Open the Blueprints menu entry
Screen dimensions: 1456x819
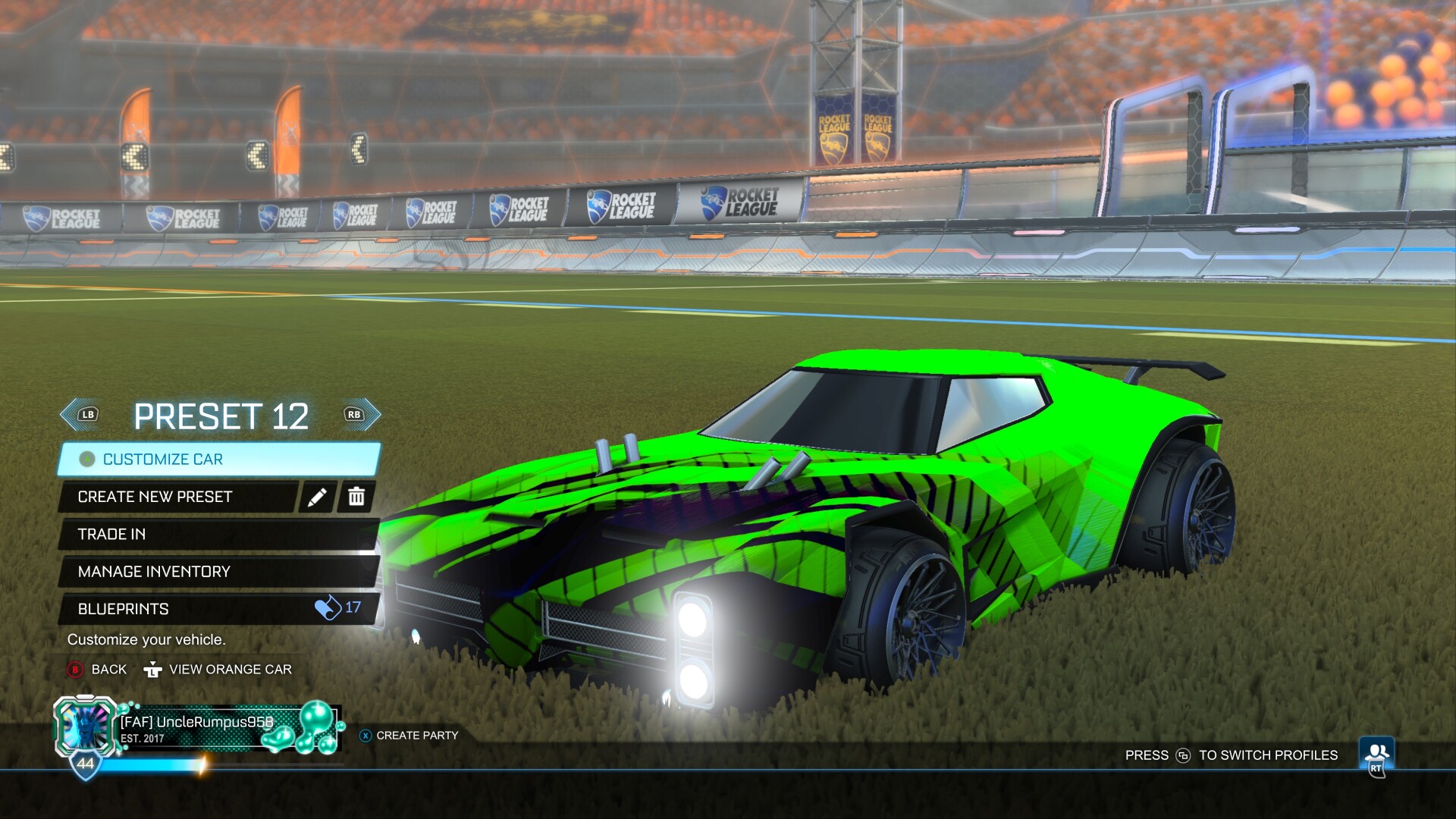[152, 607]
